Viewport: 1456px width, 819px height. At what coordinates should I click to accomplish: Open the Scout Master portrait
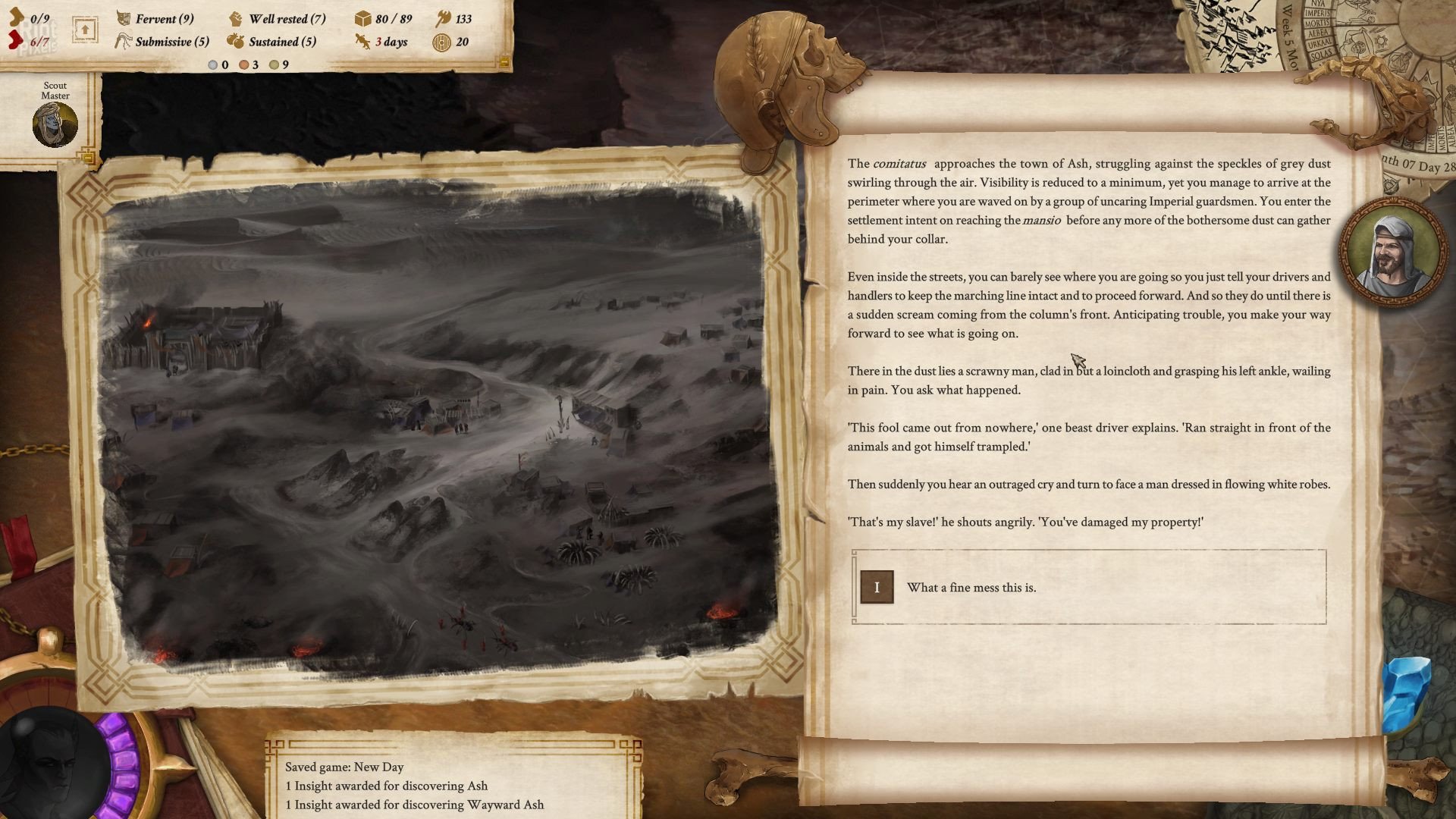54,124
